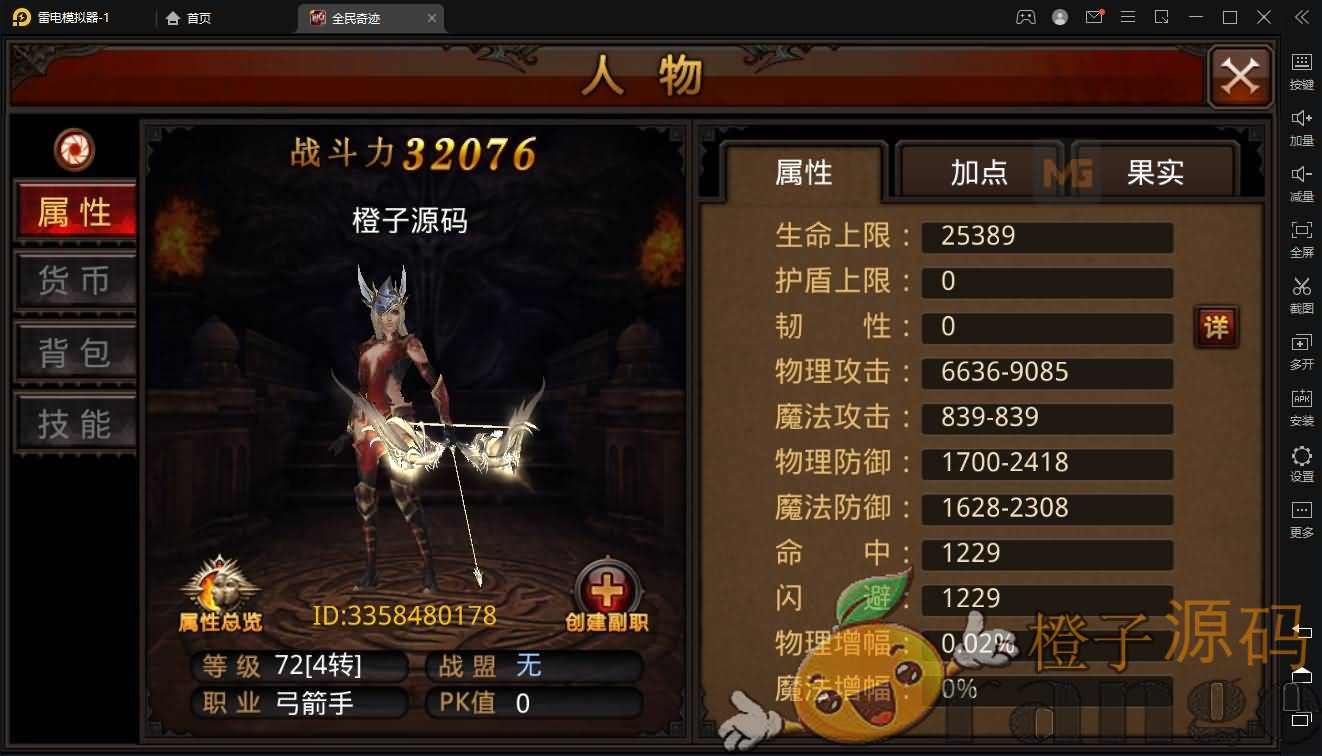Switch to the 加点 tab
The width and height of the screenshot is (1322, 756).
click(x=977, y=172)
